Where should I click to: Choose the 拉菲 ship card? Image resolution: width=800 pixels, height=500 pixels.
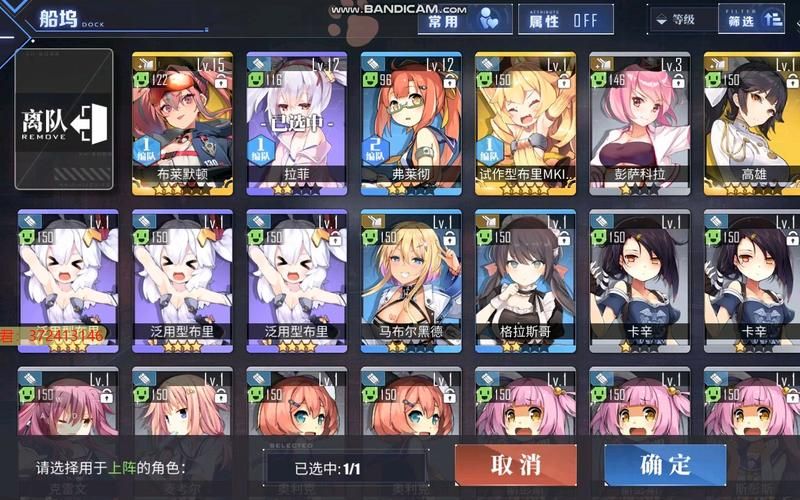pos(296,120)
